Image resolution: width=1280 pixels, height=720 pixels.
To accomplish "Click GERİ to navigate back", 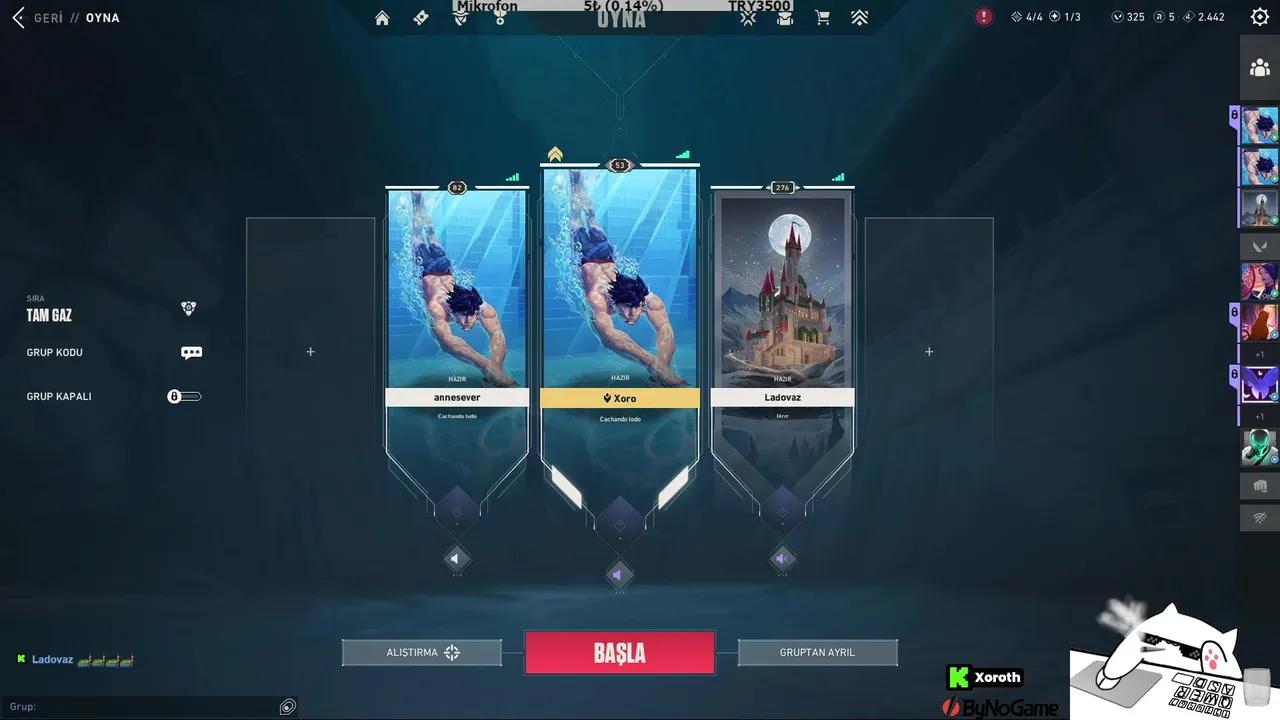I will (40, 17).
